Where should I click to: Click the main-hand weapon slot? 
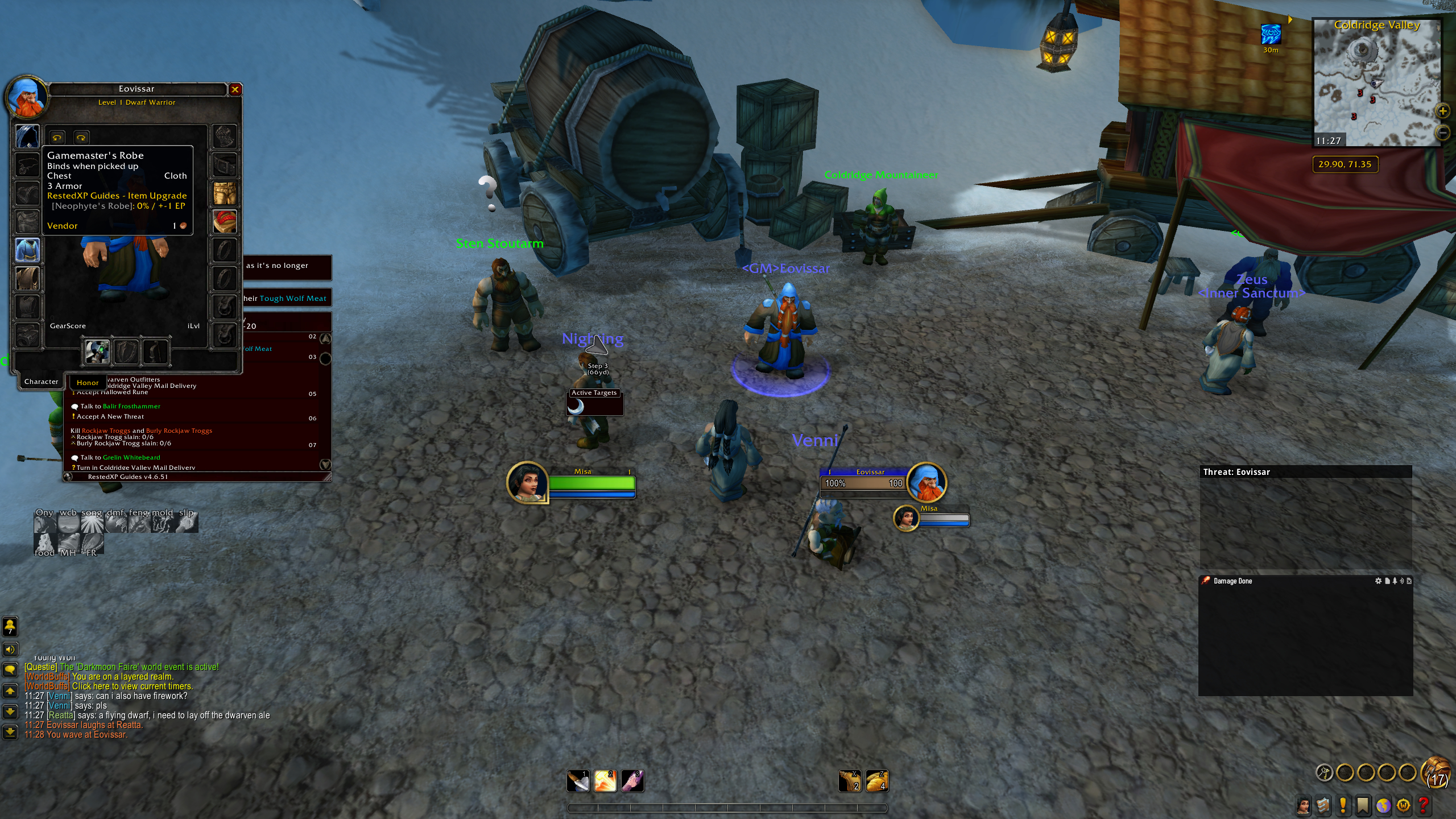97,351
